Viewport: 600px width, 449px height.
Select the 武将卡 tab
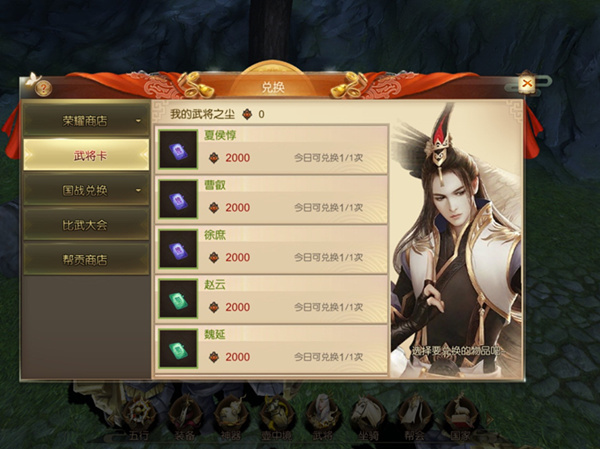[x=85, y=154]
